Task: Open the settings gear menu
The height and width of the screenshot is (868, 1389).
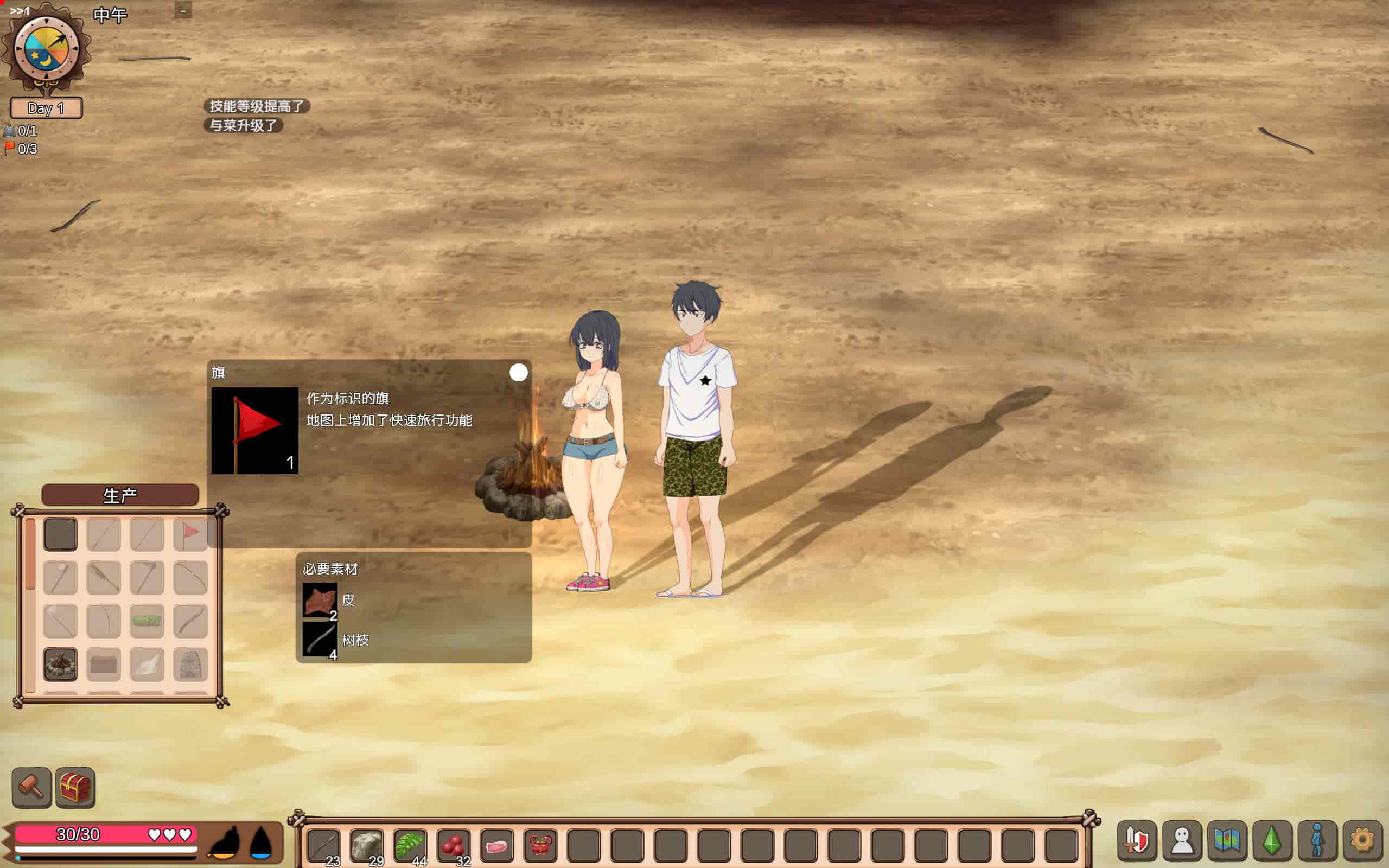Action: pyautogui.click(x=1361, y=840)
